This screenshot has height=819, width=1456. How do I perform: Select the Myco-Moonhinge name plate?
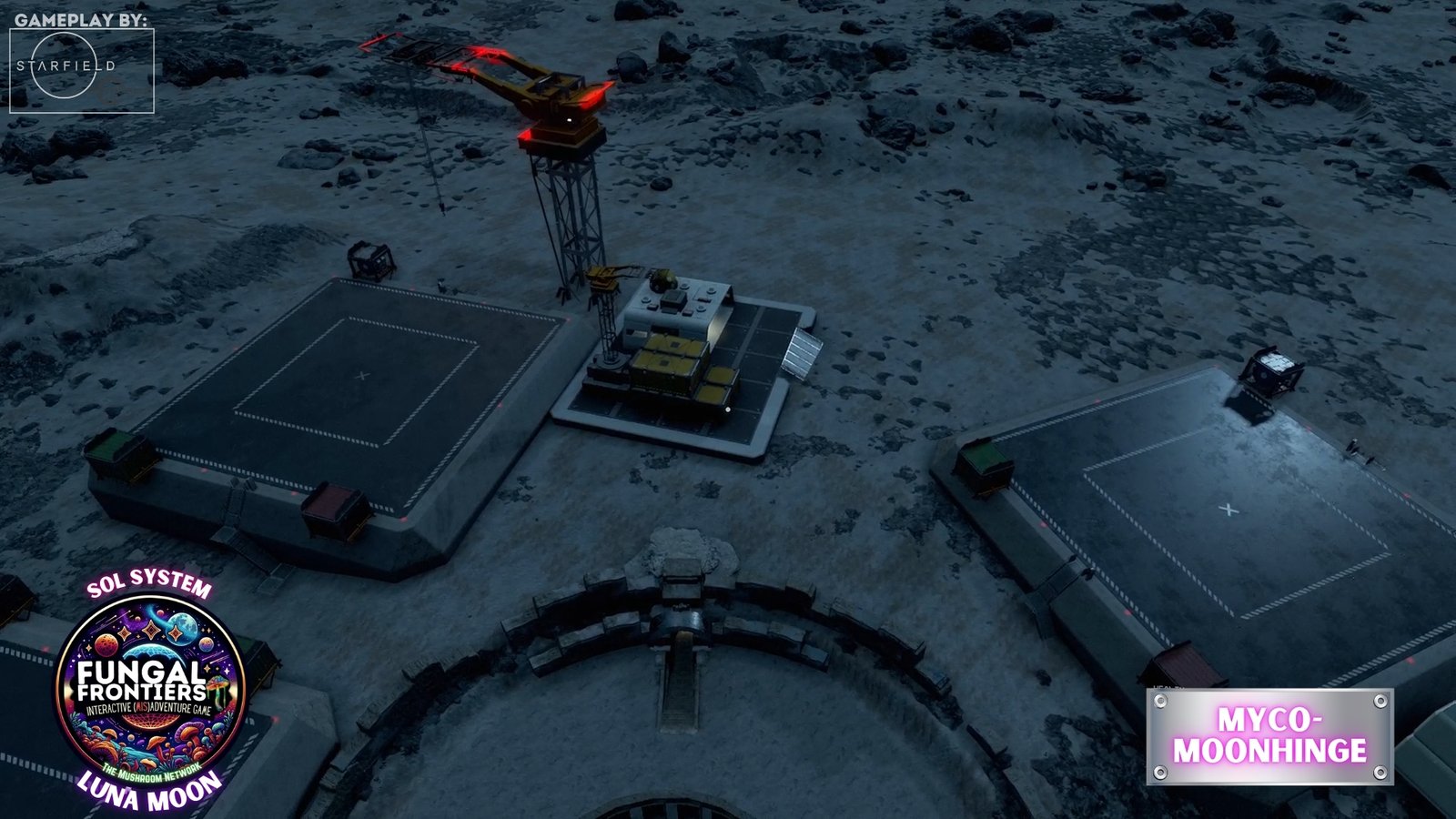1269,736
